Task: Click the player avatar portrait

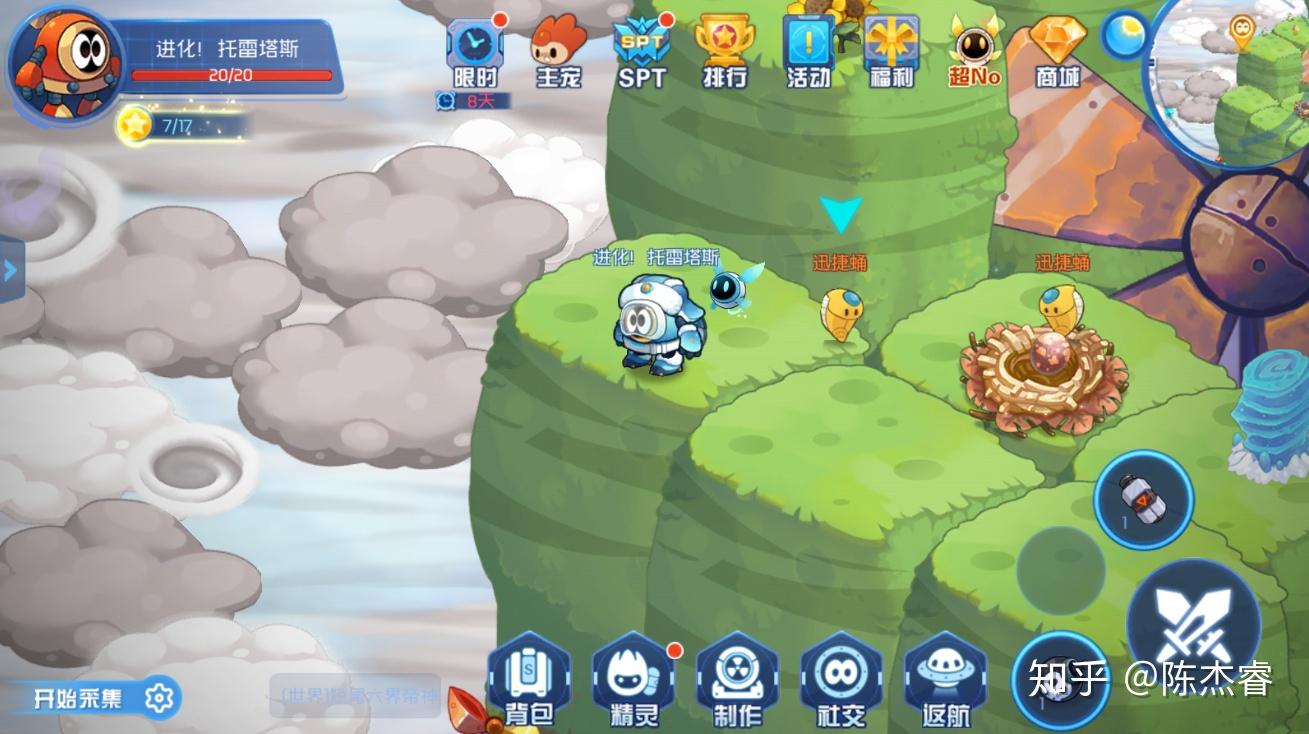Action: pyautogui.click(x=62, y=62)
